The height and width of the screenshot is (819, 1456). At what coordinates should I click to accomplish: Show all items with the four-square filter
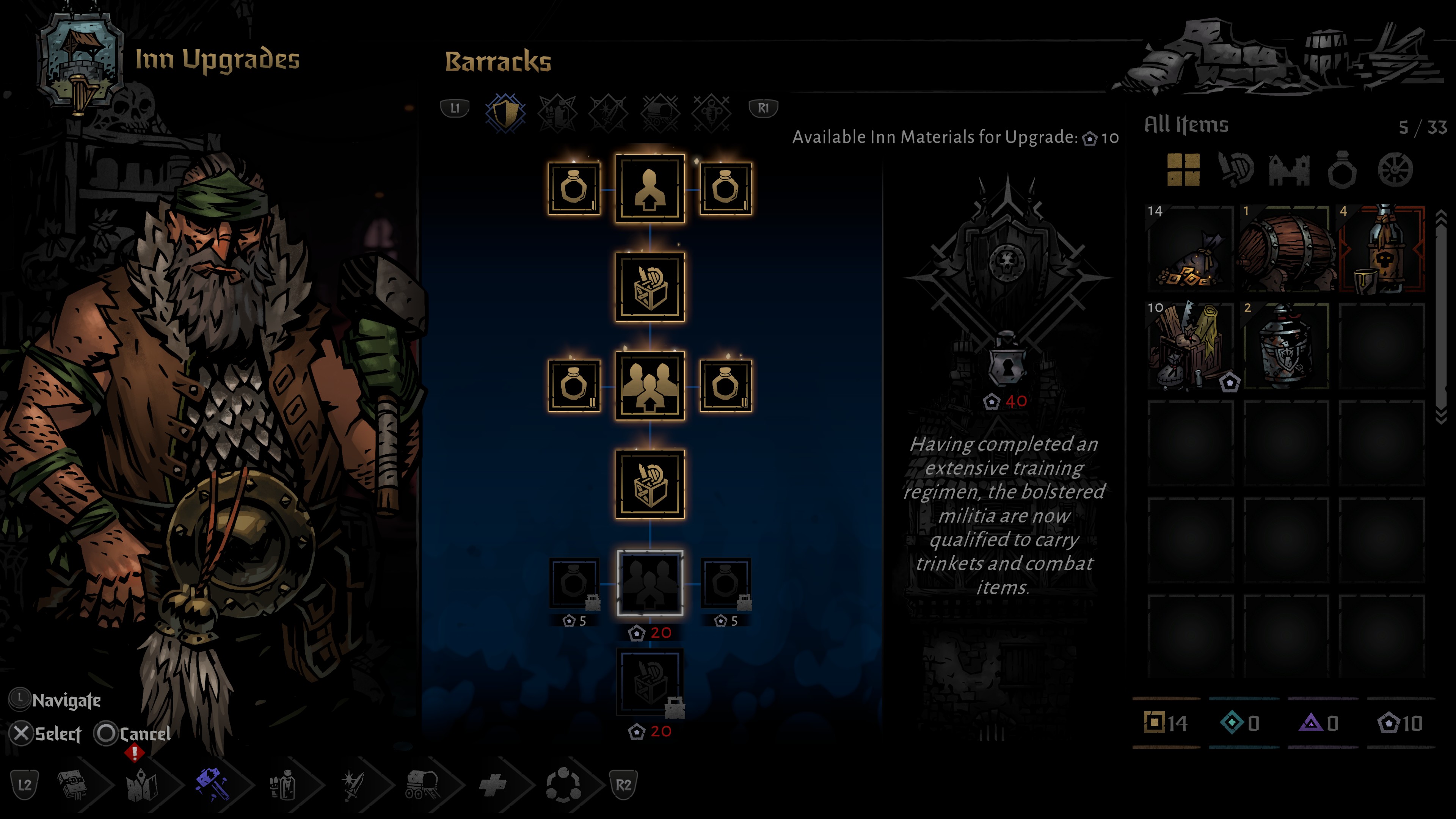pyautogui.click(x=1183, y=169)
